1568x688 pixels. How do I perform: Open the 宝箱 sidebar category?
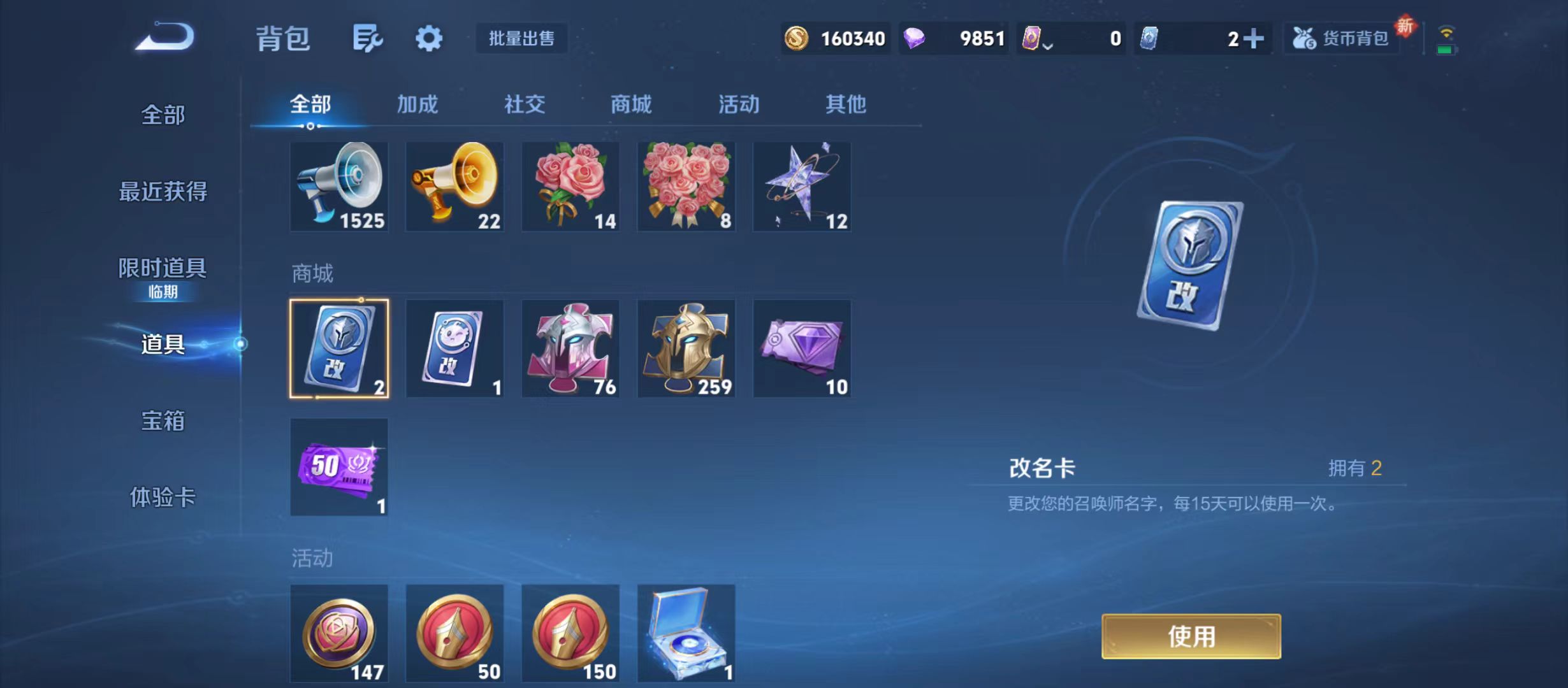(162, 420)
